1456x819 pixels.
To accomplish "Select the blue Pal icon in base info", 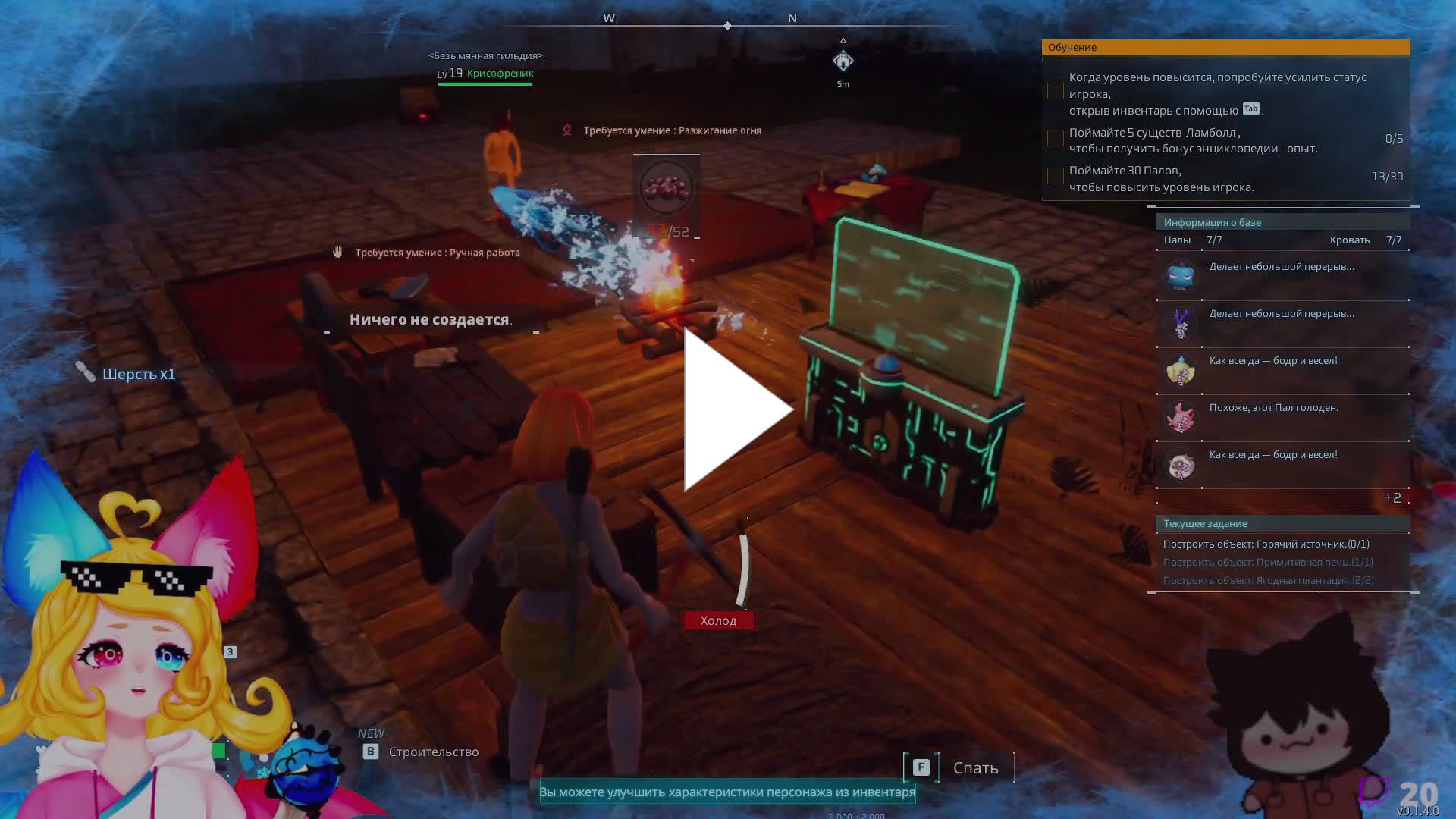I will [1181, 276].
